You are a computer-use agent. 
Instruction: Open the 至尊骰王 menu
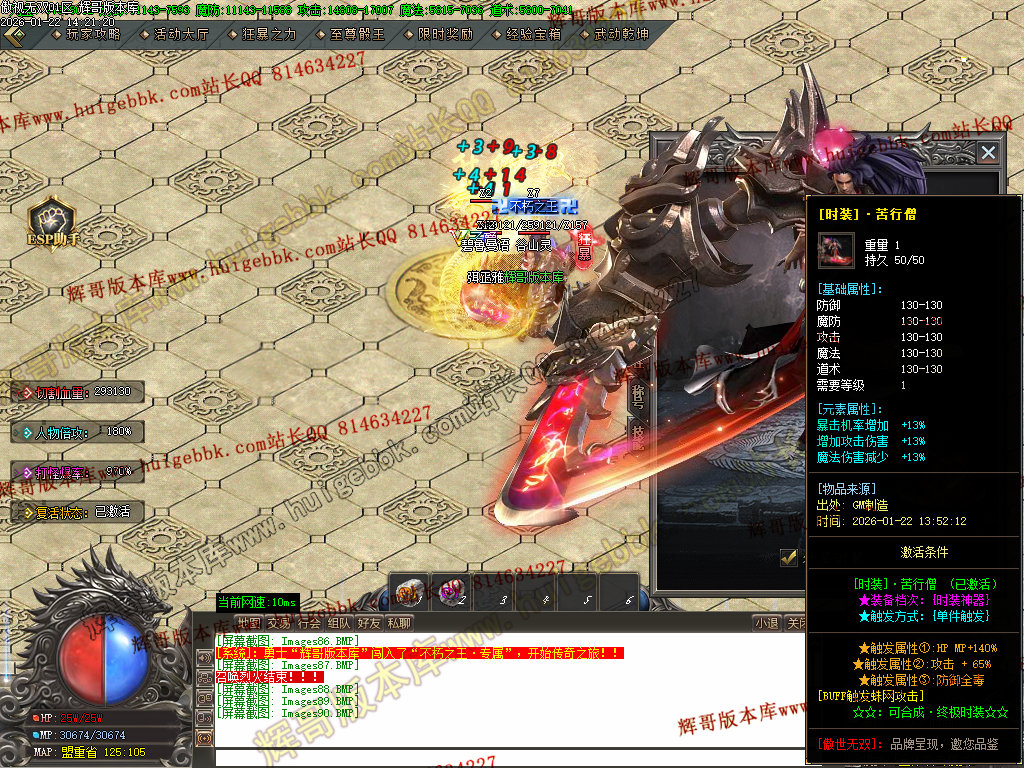[x=355, y=34]
